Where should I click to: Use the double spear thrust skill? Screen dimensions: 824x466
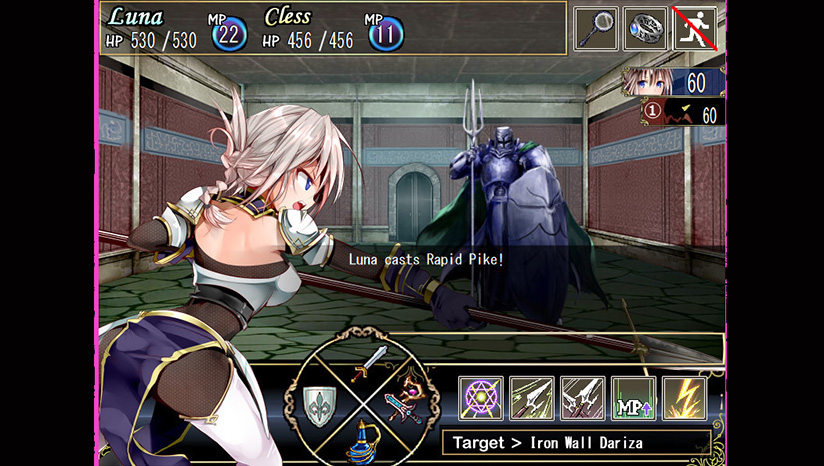[x=582, y=398]
